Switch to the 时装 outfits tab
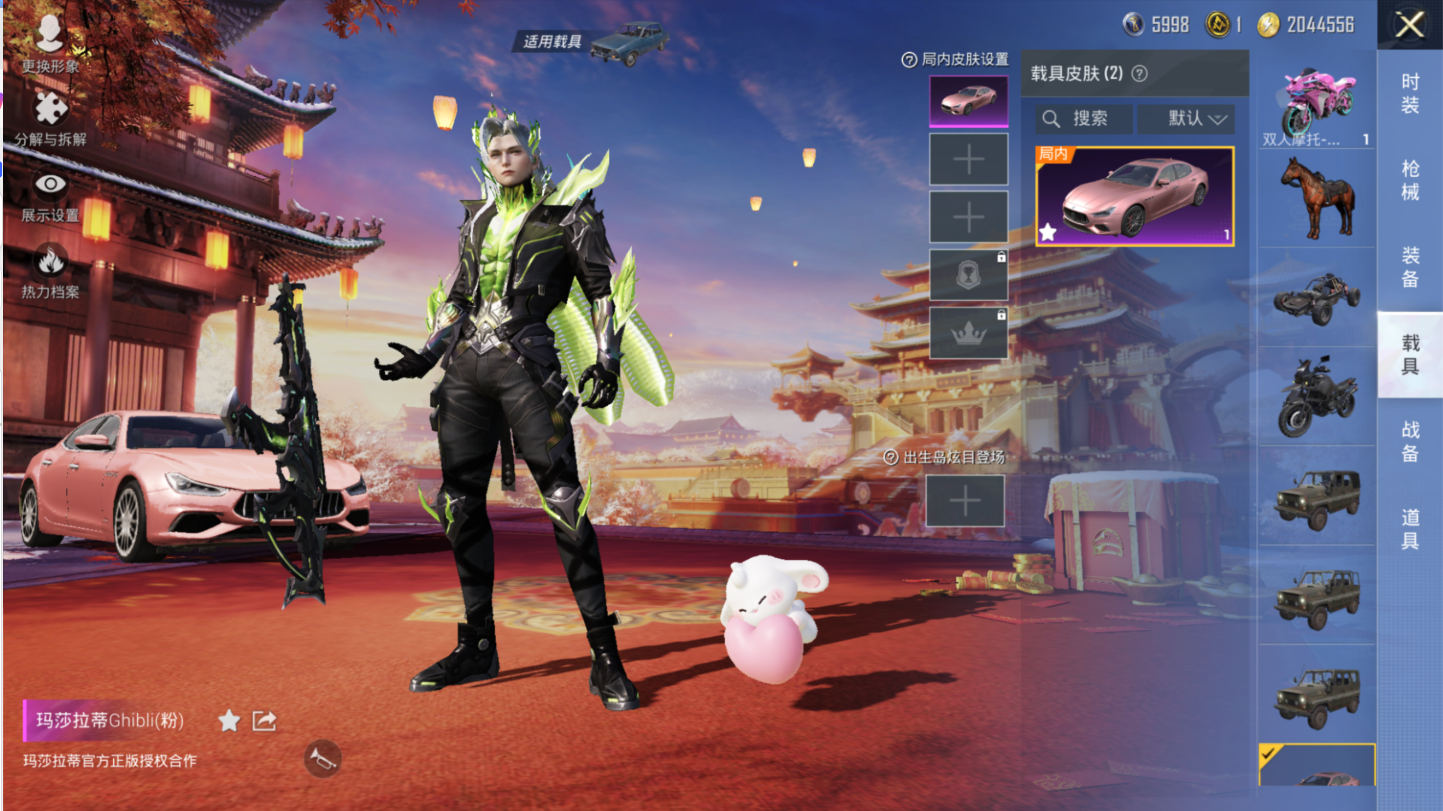Screen dimensions: 1443x811 [1409, 93]
